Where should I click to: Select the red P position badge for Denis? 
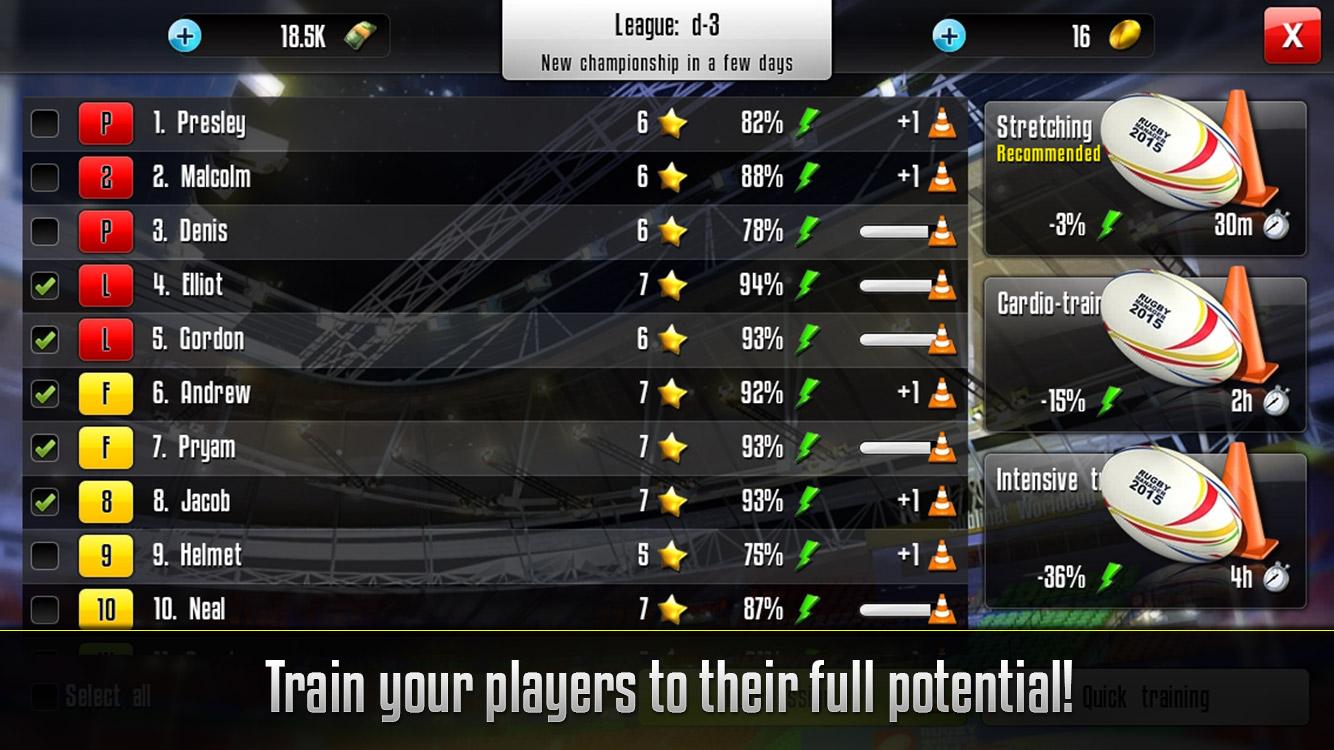click(106, 231)
